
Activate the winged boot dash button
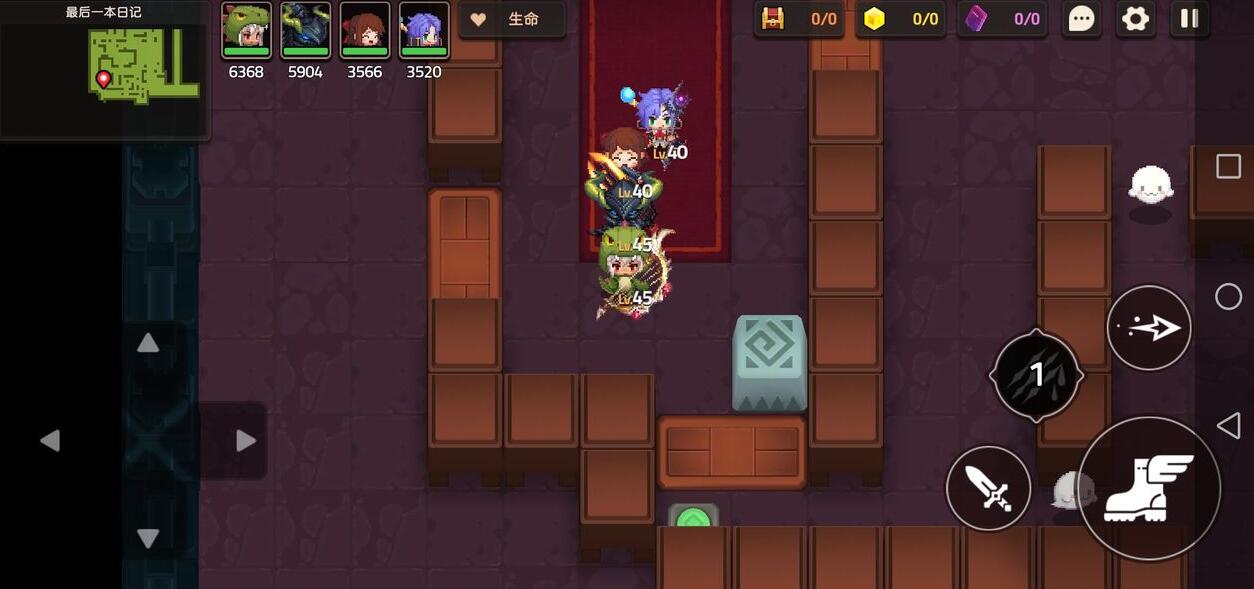coord(1148,488)
